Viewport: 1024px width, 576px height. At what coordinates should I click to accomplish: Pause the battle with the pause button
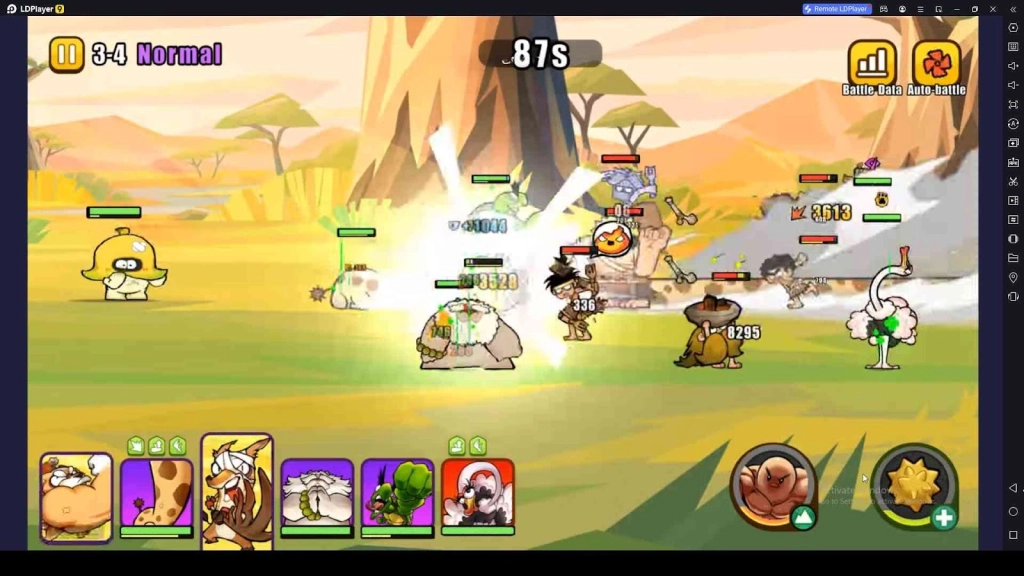(67, 54)
